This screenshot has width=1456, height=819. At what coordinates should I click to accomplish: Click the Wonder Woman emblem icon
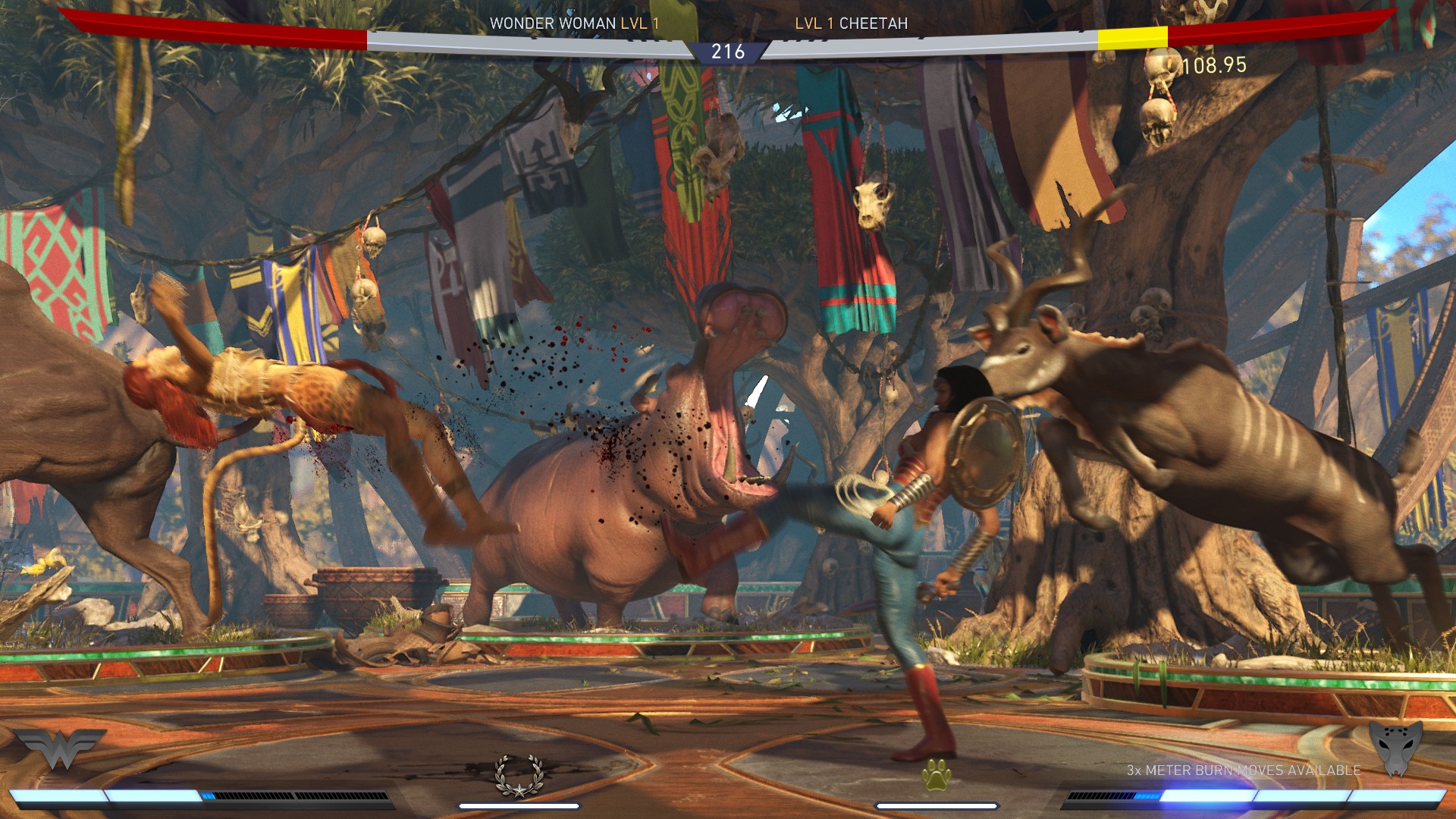click(x=61, y=749)
